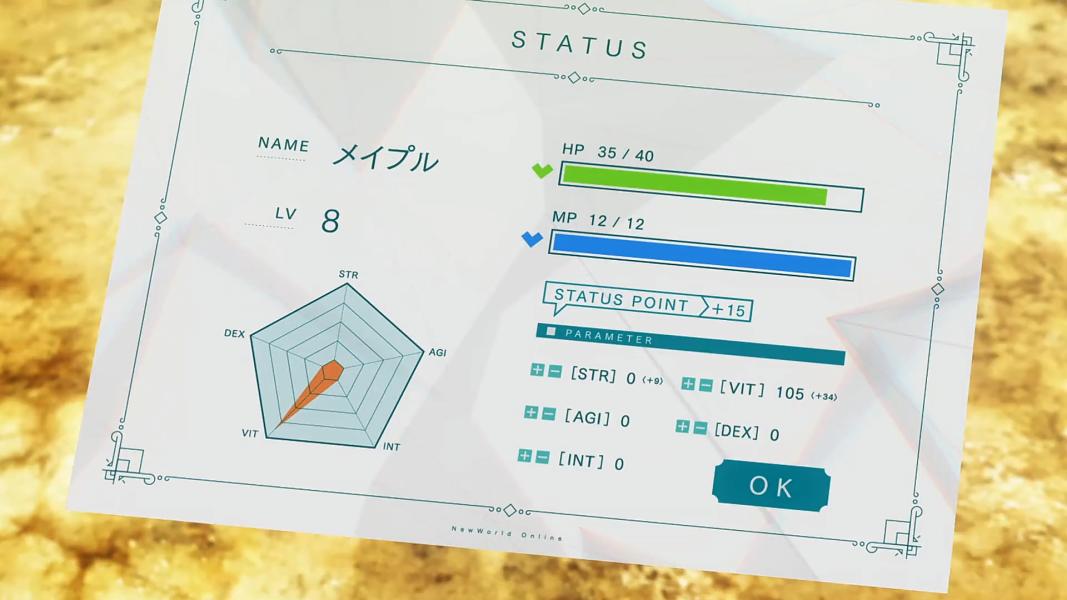
Task: Raise the DEX stat by one
Action: click(683, 427)
